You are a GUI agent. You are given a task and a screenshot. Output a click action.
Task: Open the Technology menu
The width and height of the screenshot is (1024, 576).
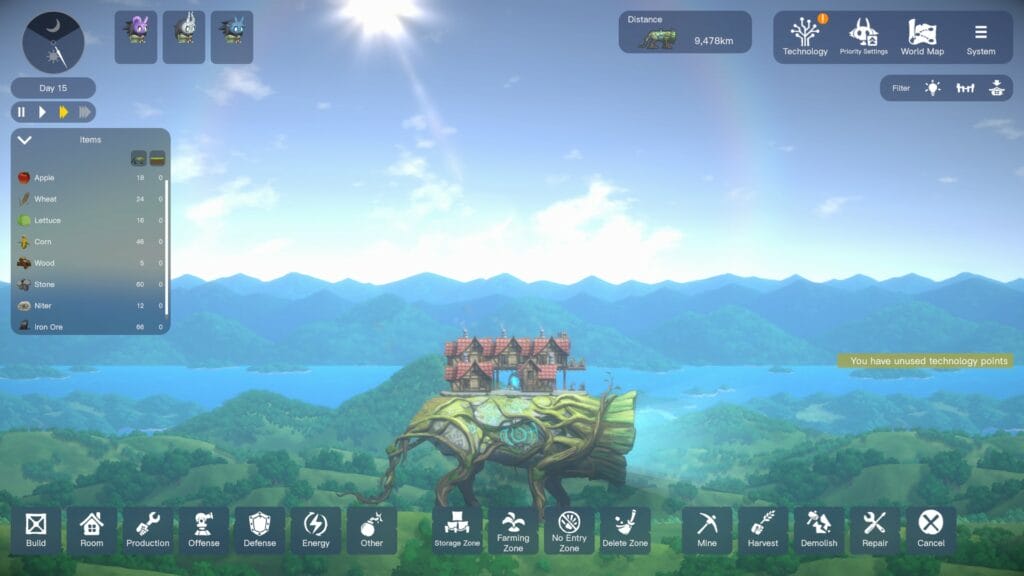click(805, 37)
